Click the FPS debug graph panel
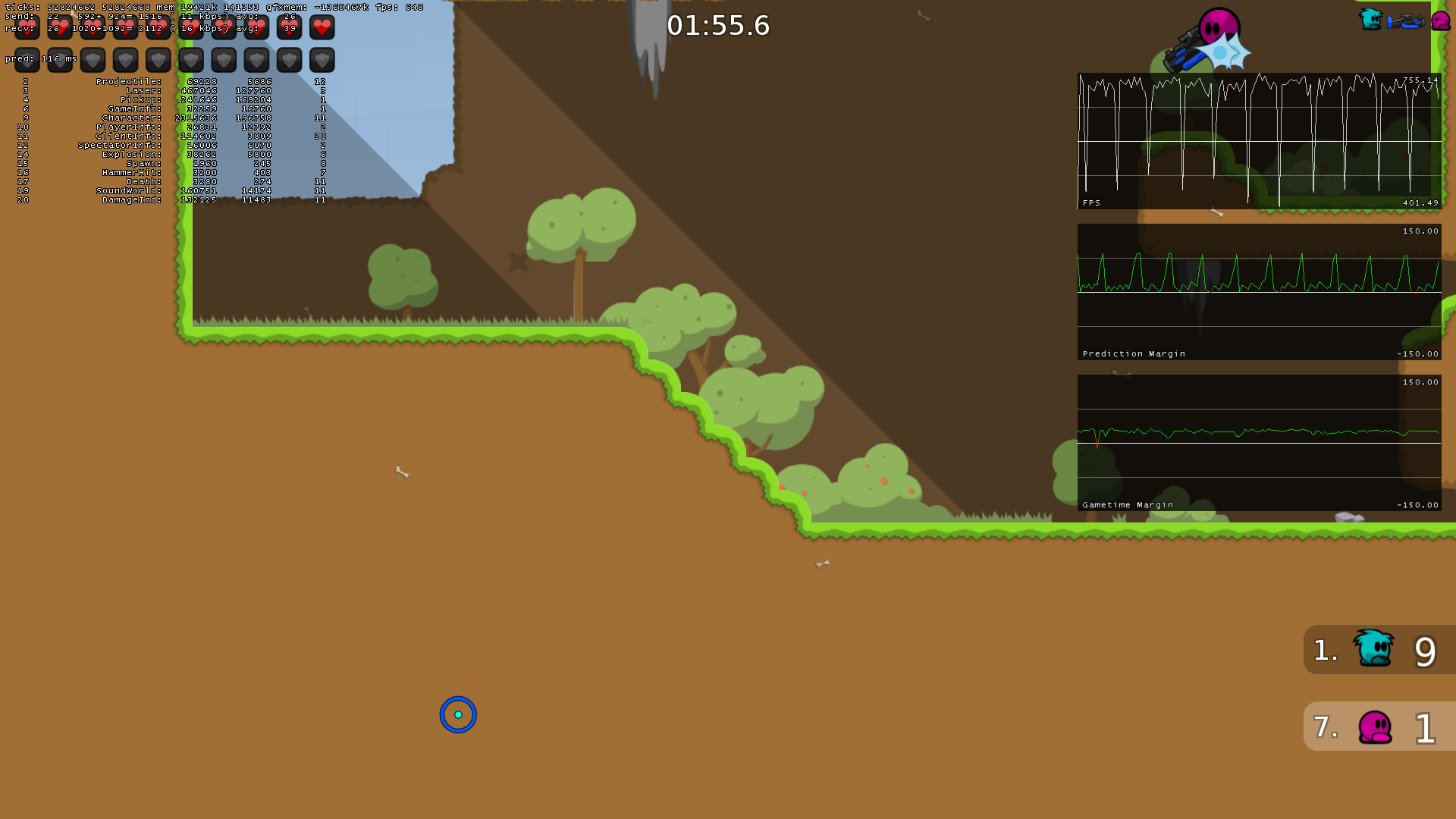Image resolution: width=1456 pixels, height=819 pixels. (1259, 141)
